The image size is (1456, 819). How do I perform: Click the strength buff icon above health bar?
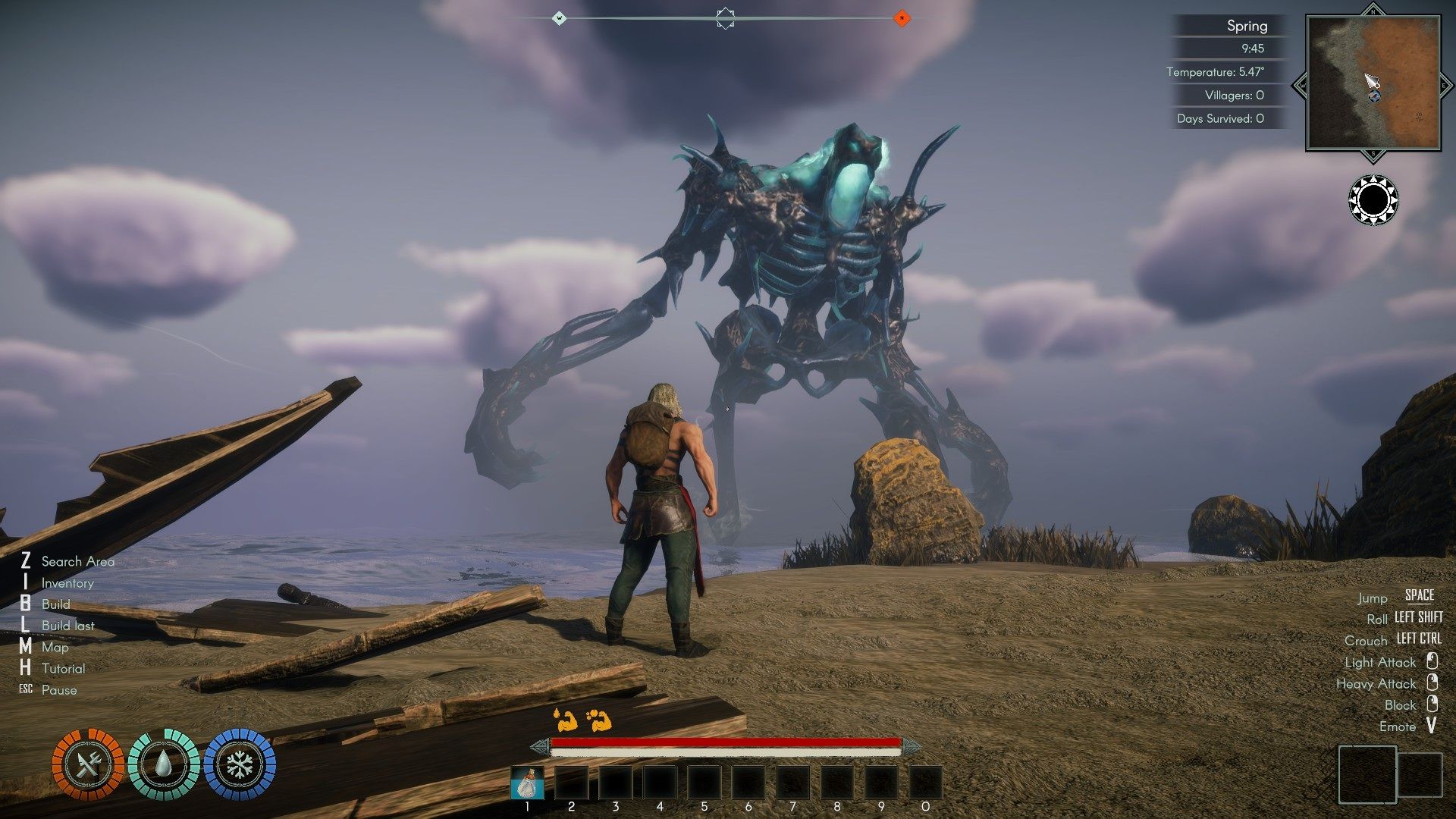565,719
